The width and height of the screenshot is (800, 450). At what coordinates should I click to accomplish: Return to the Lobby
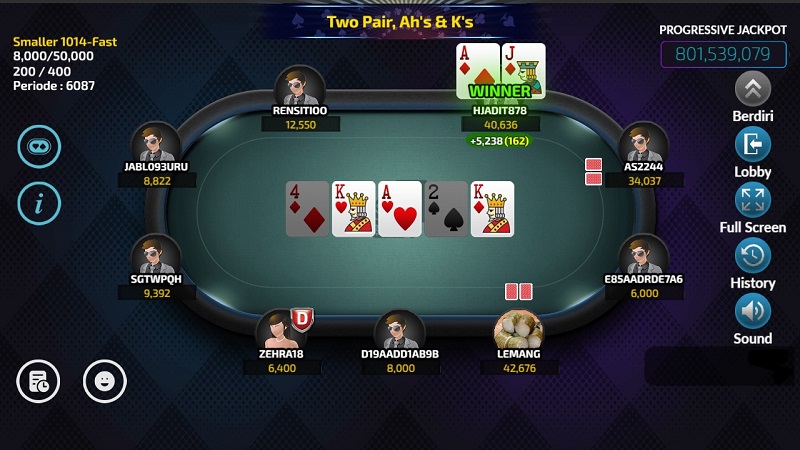(x=753, y=145)
